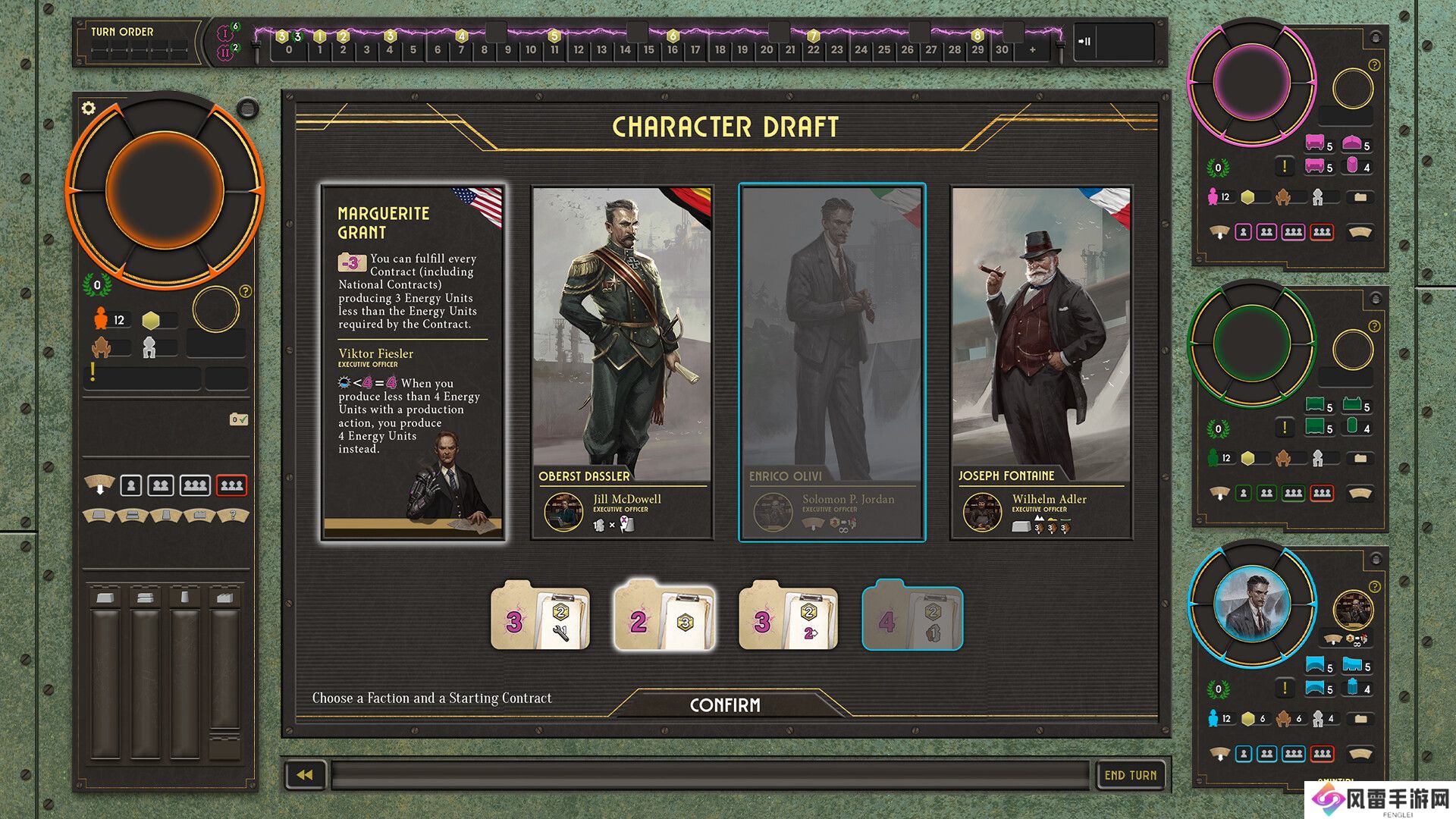This screenshot has width=1456, height=819.
Task: Open the pink player's help question mark
Action: (x=1374, y=66)
